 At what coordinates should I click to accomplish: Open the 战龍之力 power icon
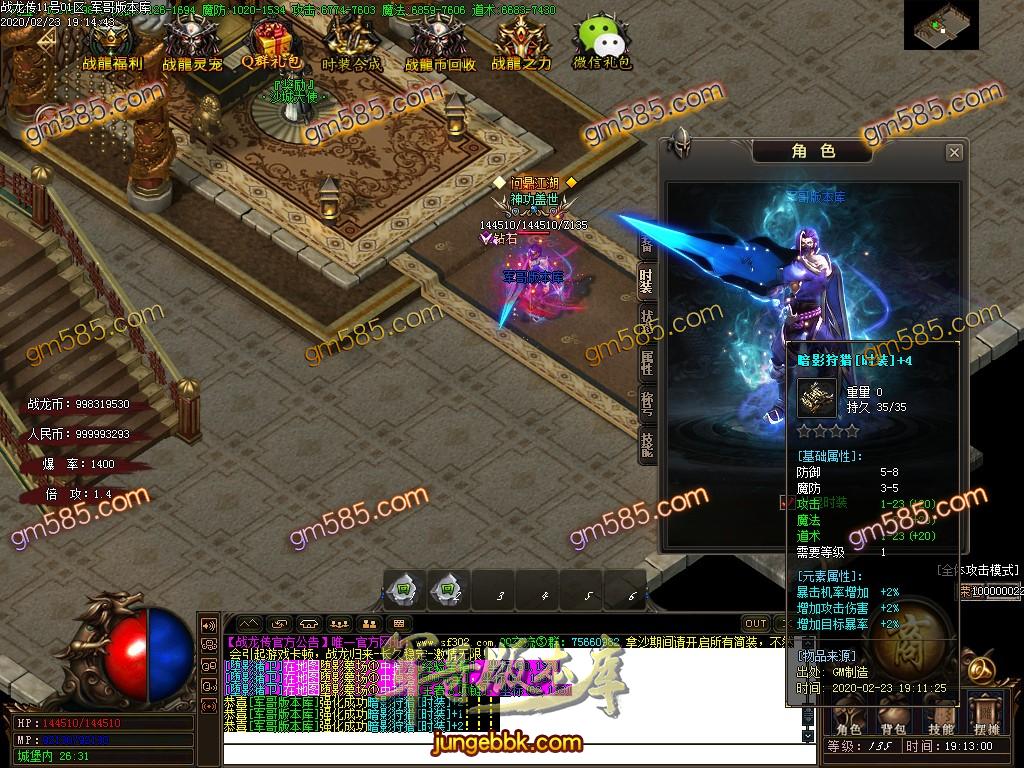520,43
